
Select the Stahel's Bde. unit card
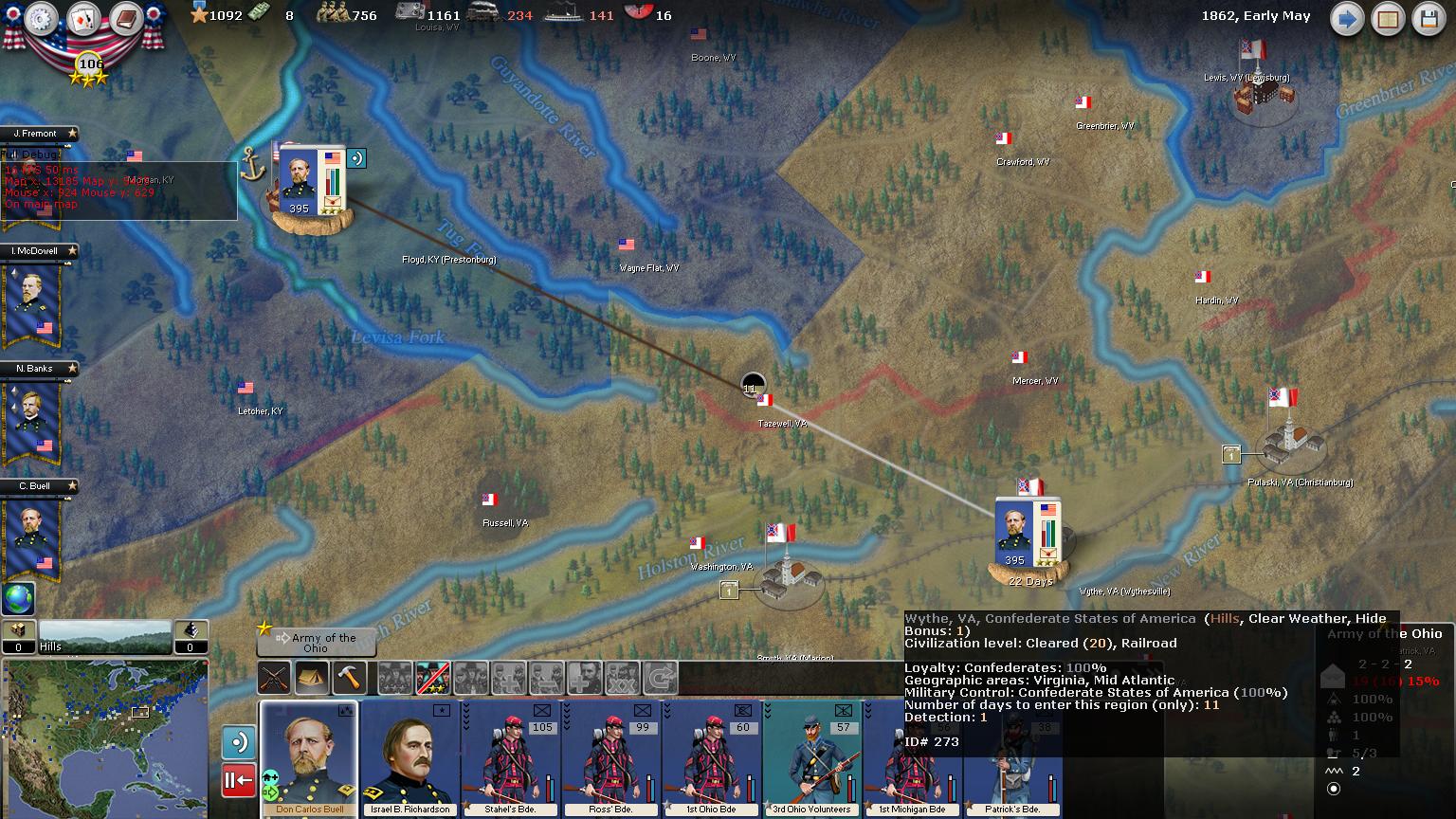[512, 758]
